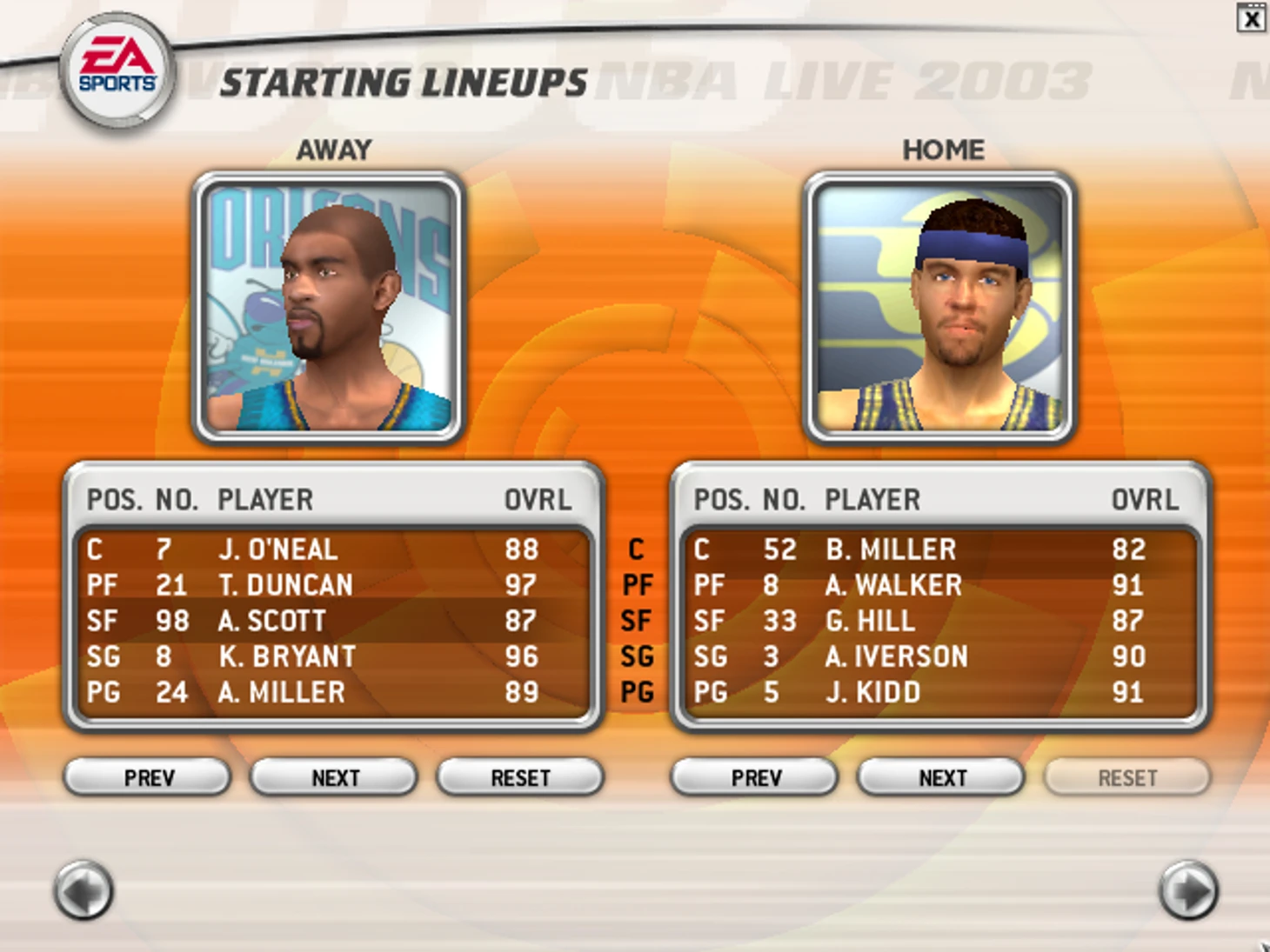Viewport: 1270px width, 952px height.
Task: Select G. Hill in the home lineup
Action: coord(870,621)
